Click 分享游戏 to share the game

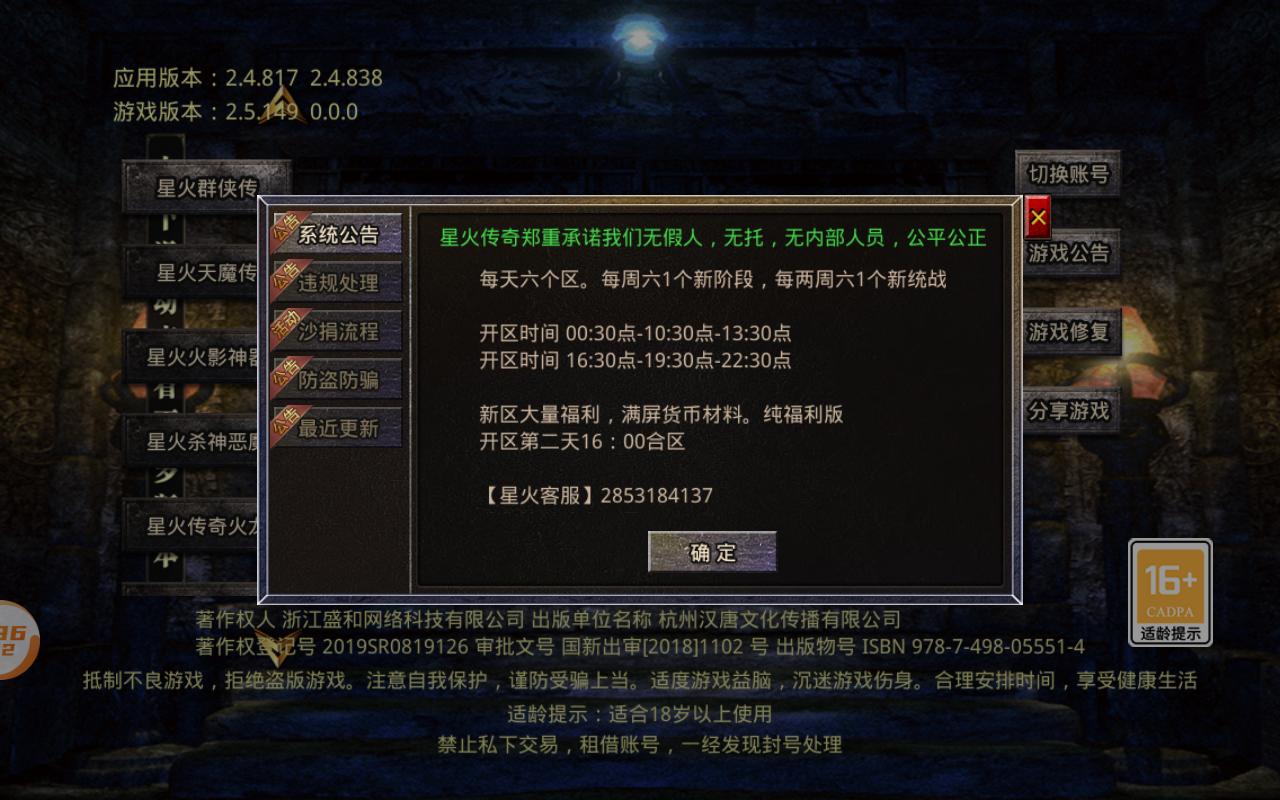1069,410
